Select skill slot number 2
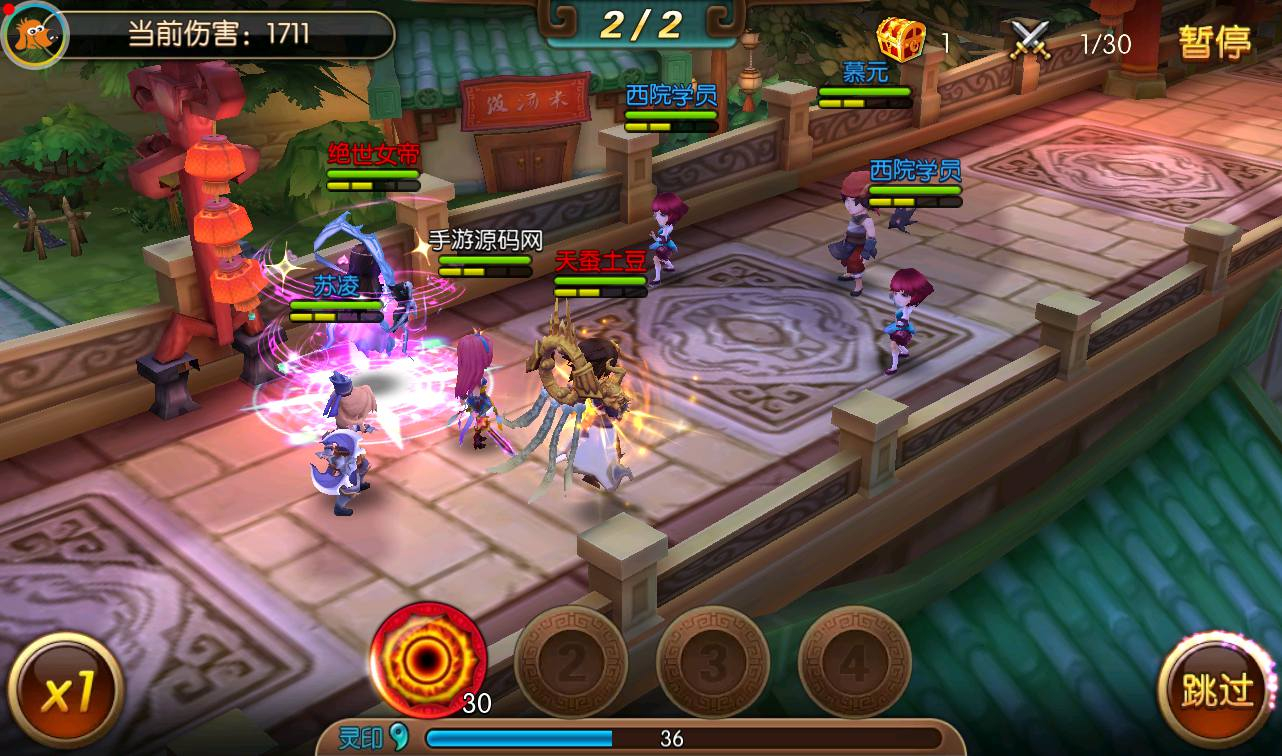 tap(571, 662)
